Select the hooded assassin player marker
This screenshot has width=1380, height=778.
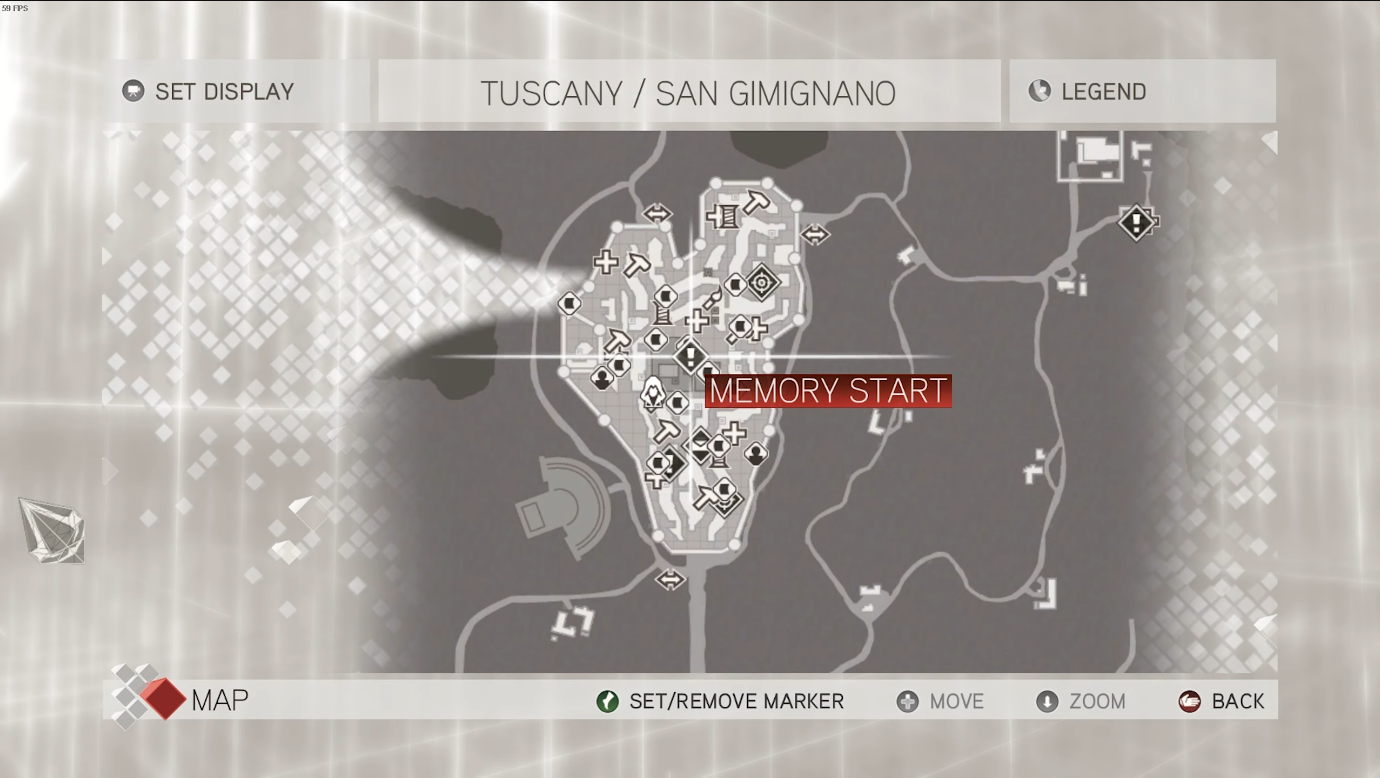tap(653, 394)
